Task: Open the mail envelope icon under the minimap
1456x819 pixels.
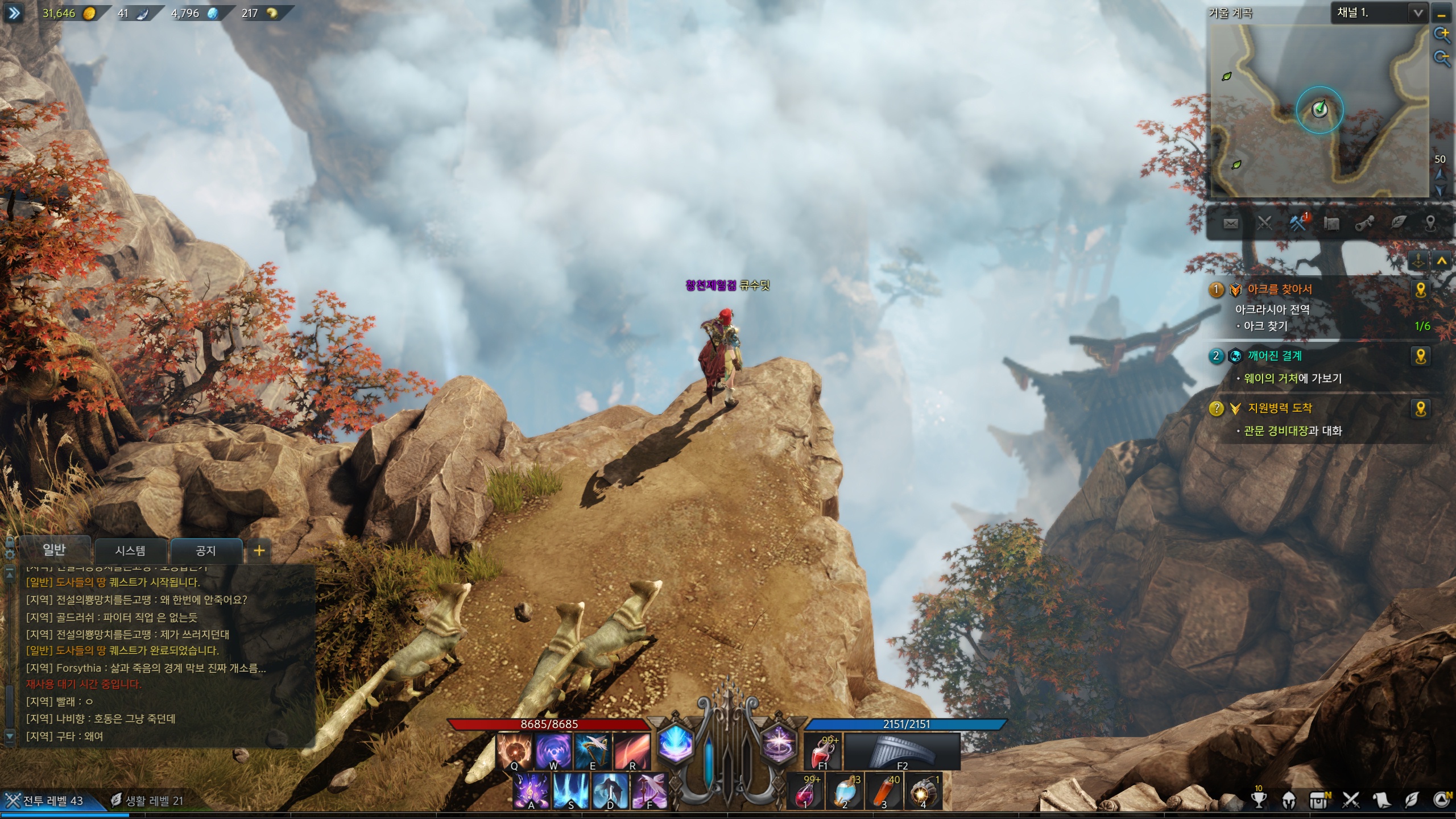Action: (x=1230, y=224)
